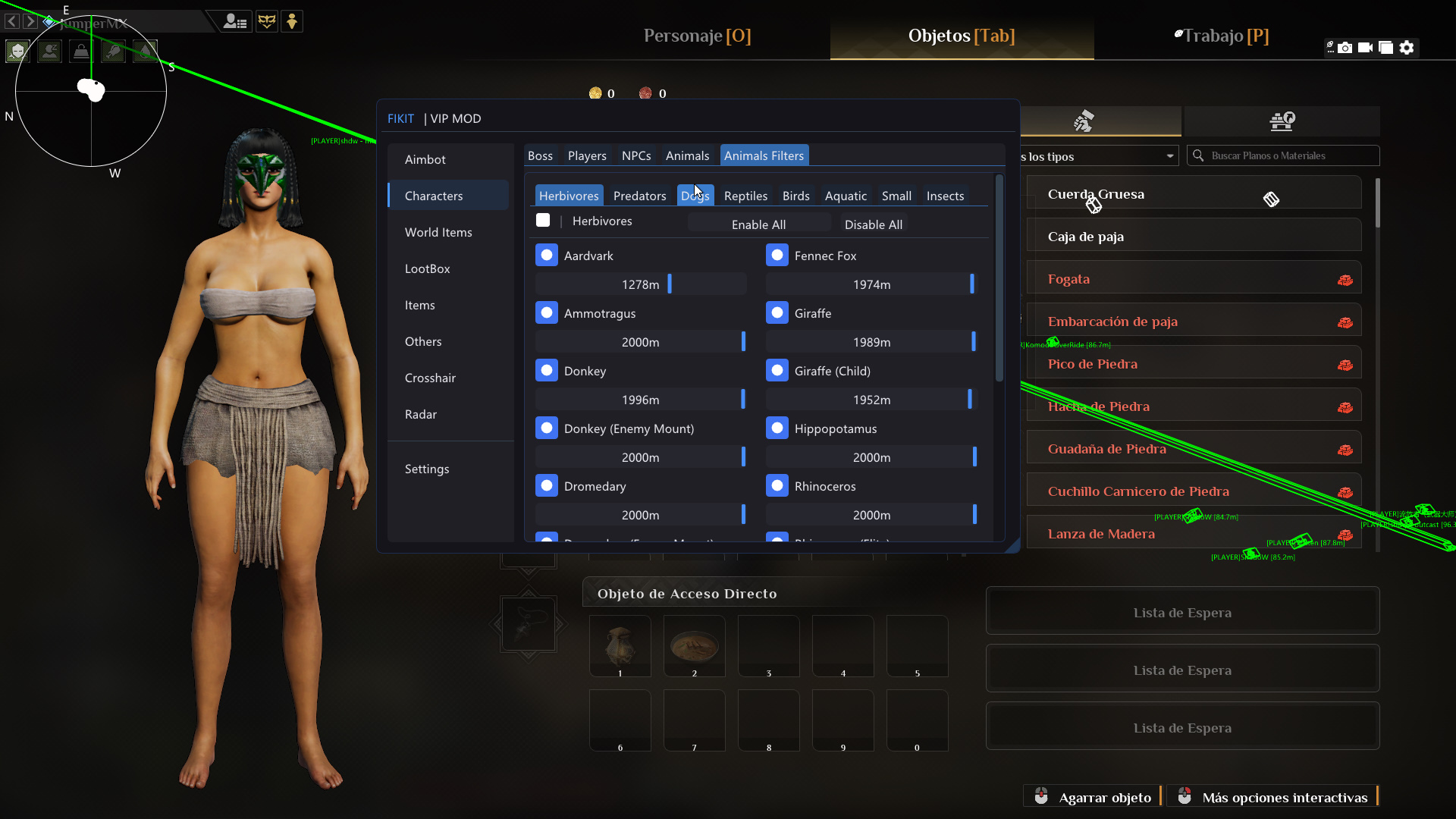Click the Enable All button
This screenshot has width=1456, height=819.
pyautogui.click(x=759, y=224)
